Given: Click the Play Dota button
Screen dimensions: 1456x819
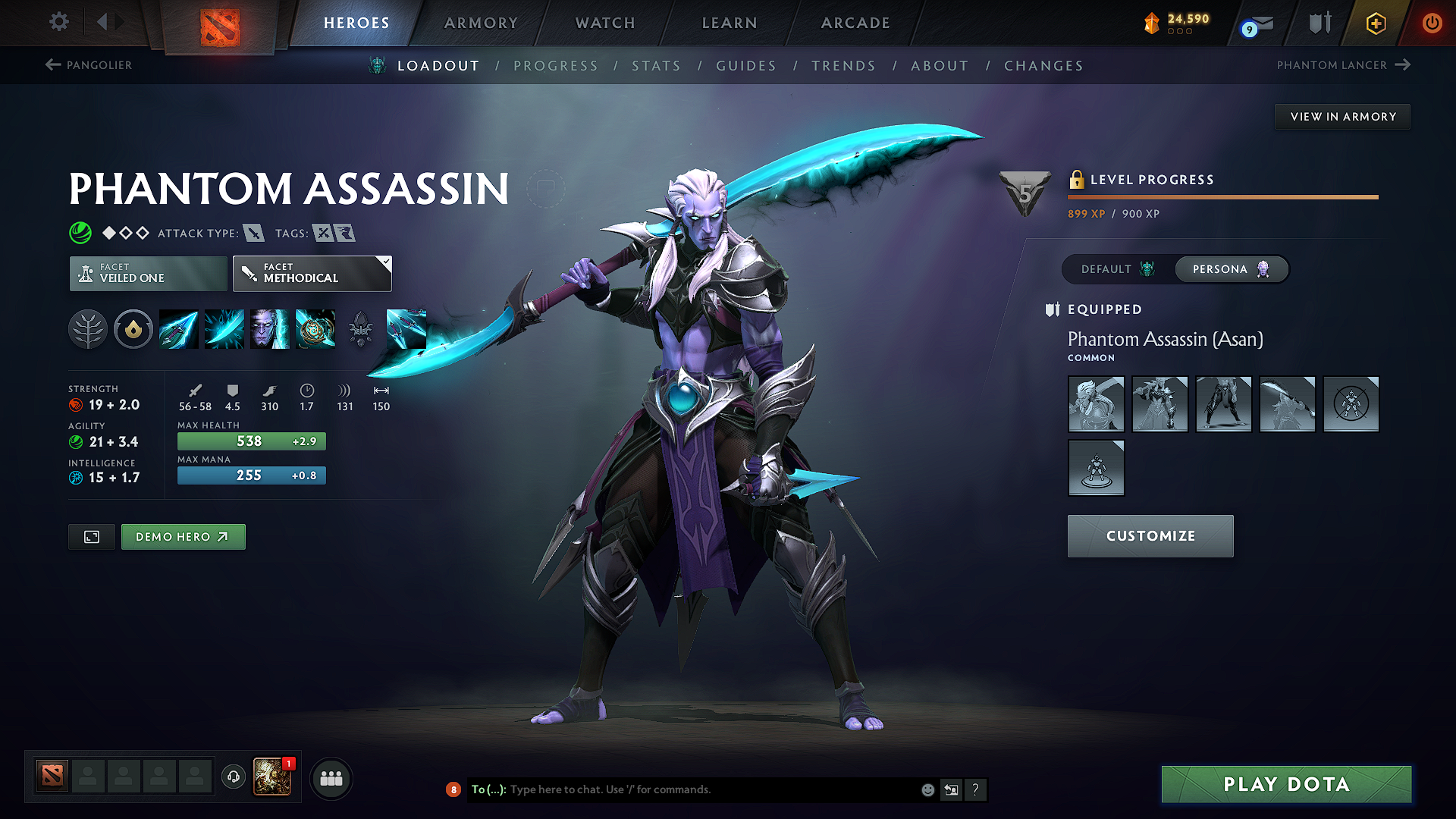Looking at the screenshot, I should (1286, 784).
